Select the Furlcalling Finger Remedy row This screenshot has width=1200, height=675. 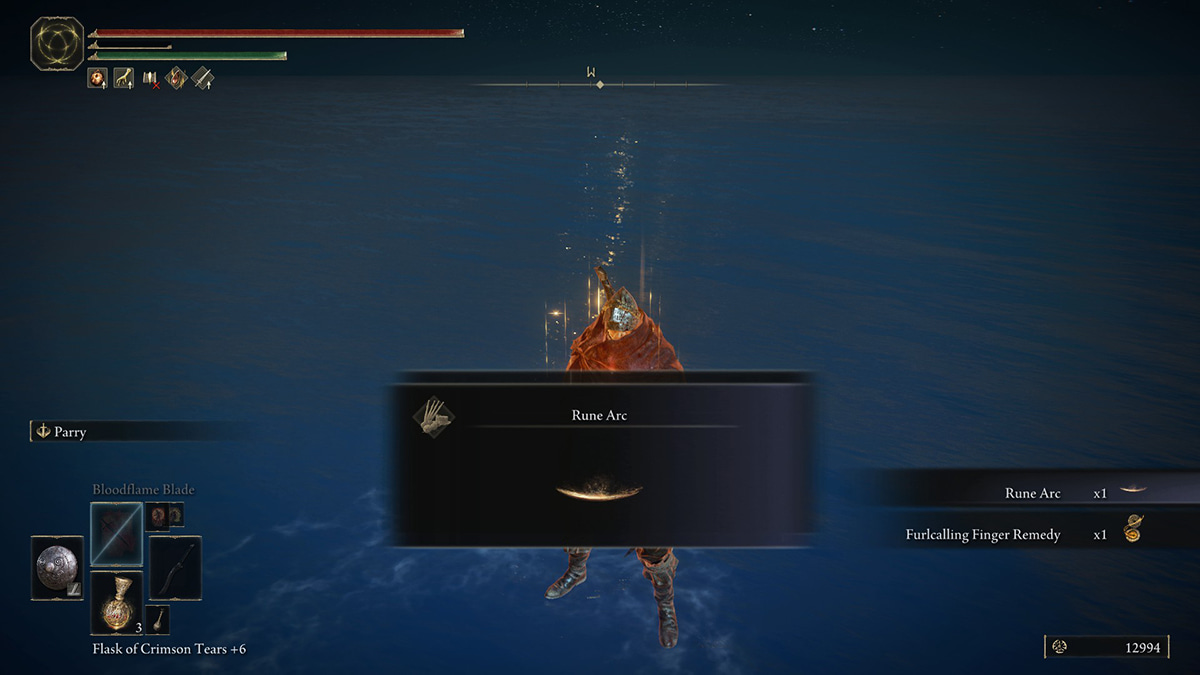1020,534
